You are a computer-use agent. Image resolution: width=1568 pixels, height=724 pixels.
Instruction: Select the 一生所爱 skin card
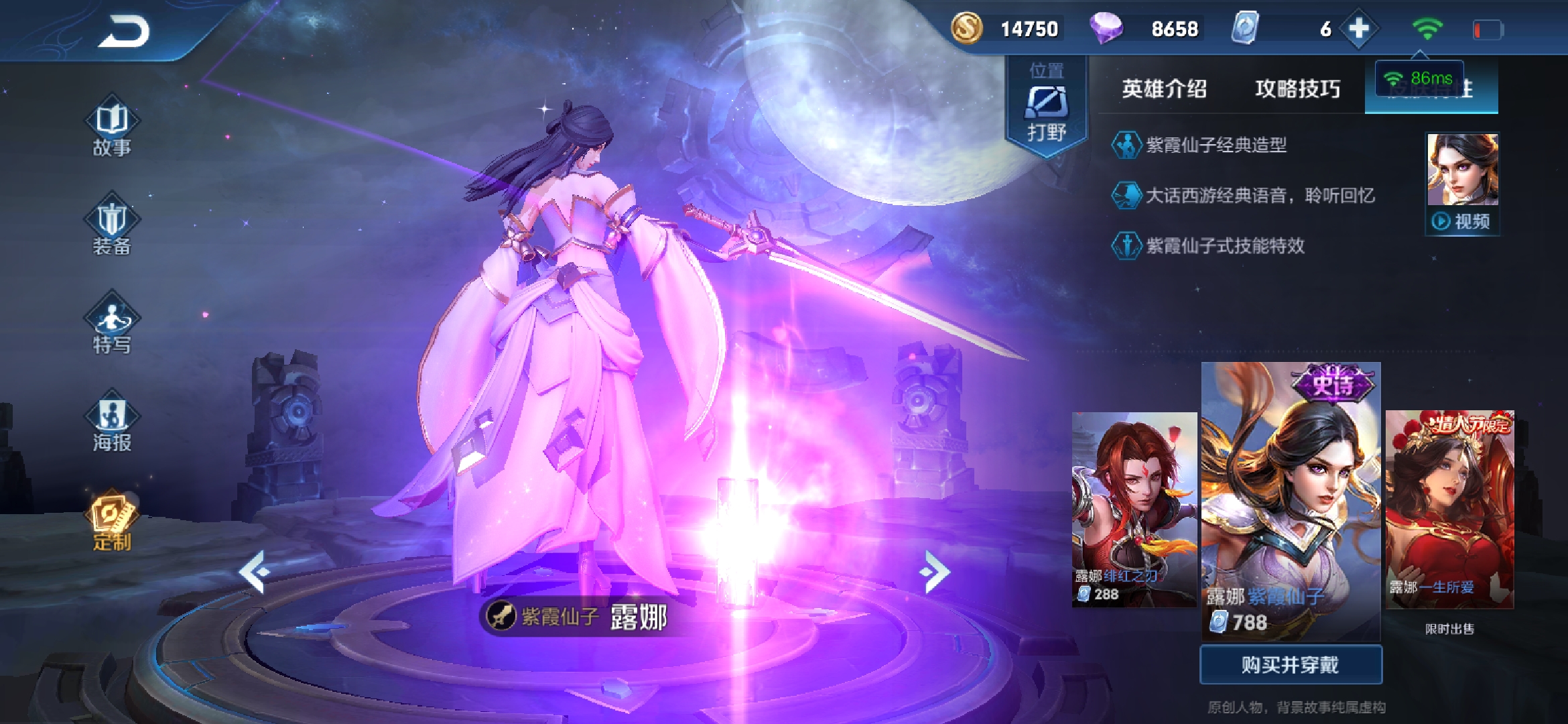click(x=1449, y=509)
